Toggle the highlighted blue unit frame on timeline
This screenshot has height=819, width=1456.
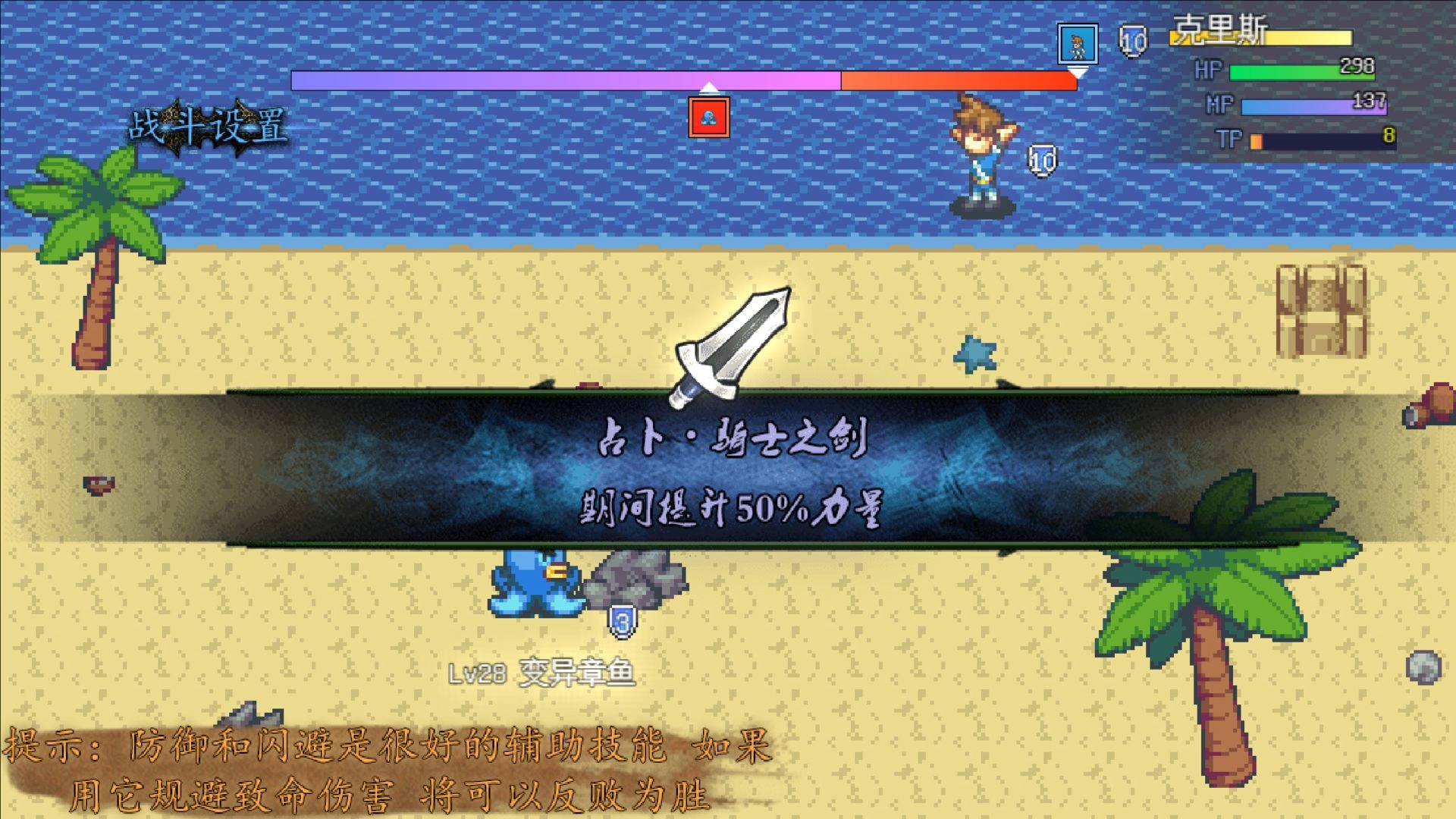point(1077,44)
